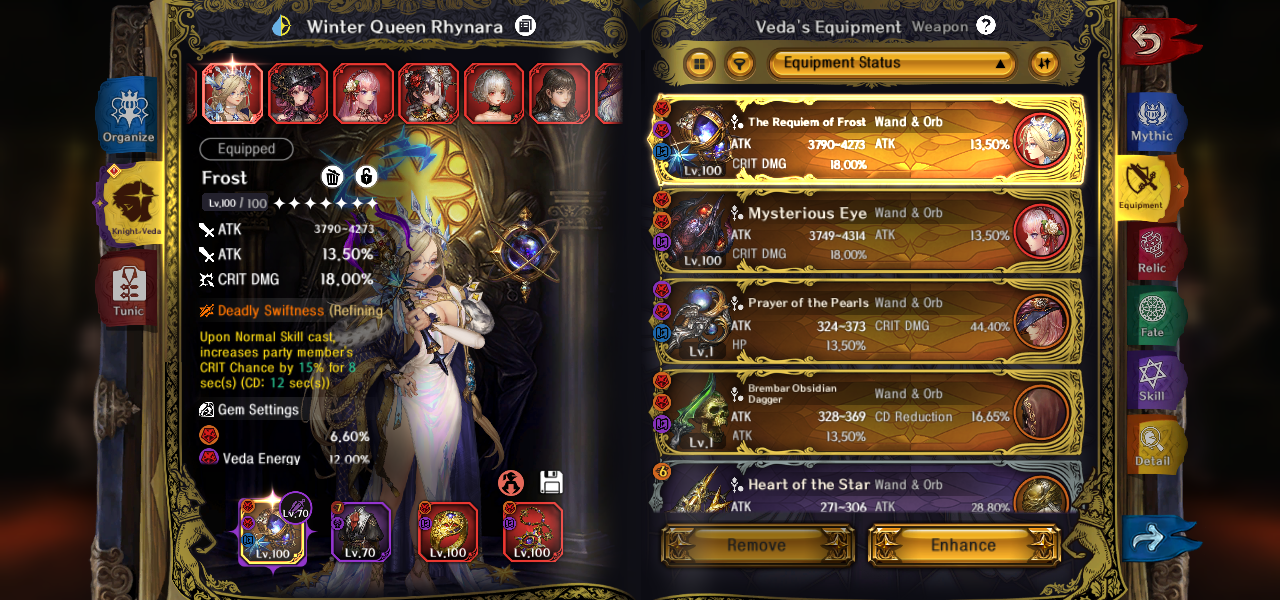1280x600 pixels.
Task: Open the Equipment Status sort dropdown
Action: 891,64
